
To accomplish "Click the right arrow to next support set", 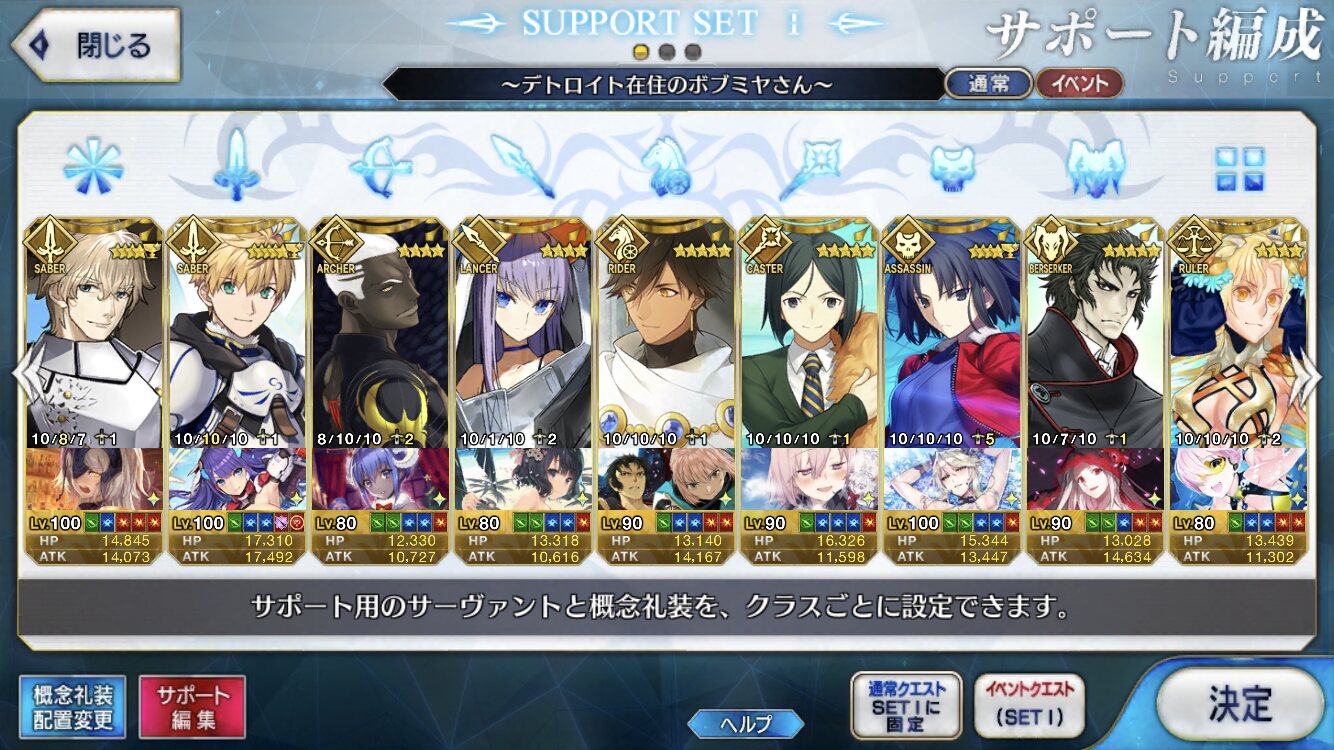I will coord(1313,378).
